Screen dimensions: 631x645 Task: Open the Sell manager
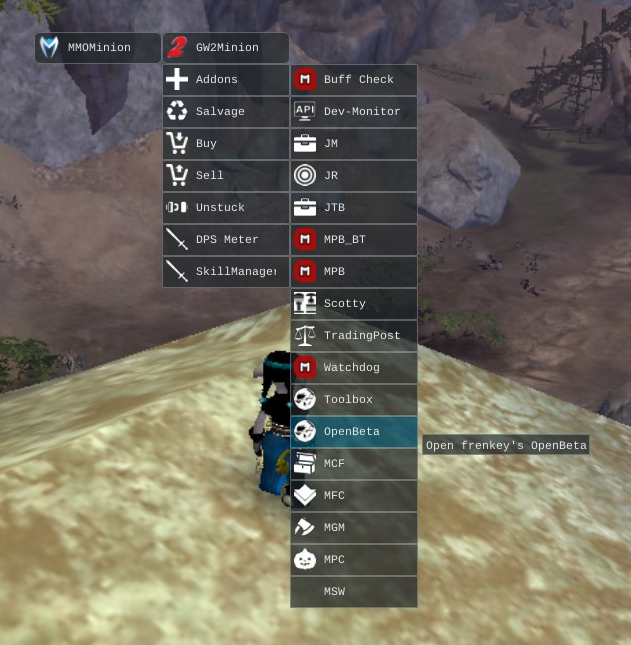click(226, 176)
